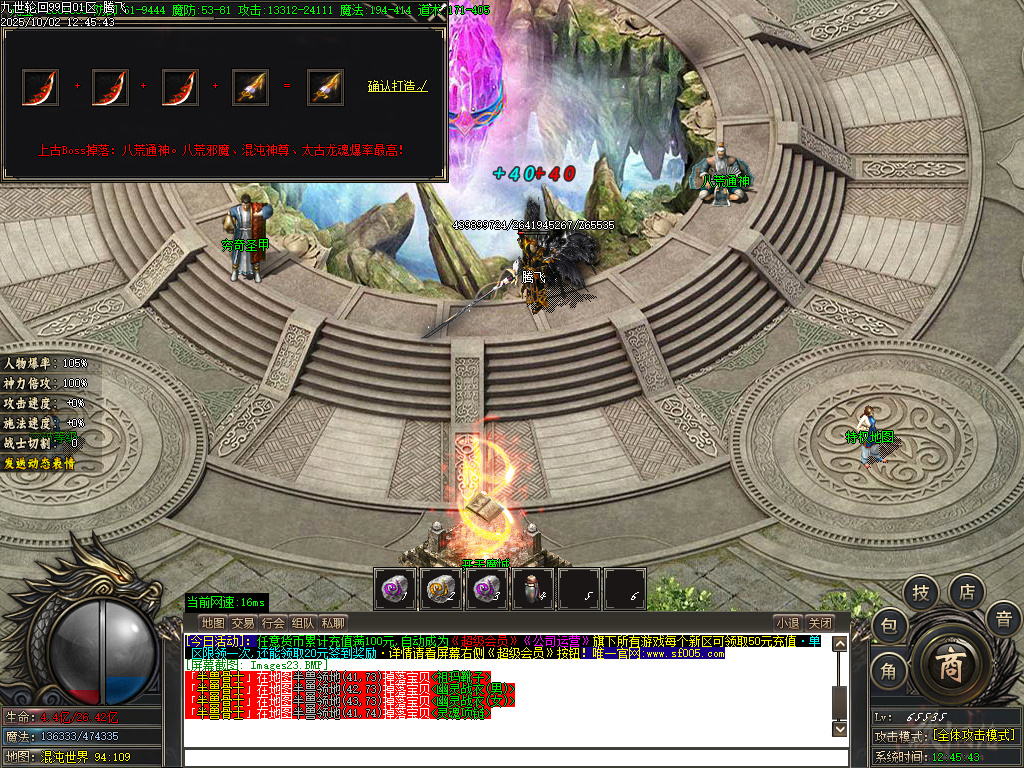Click 发送动态表情 to send an emote
The image size is (1024, 768).
pos(39,464)
